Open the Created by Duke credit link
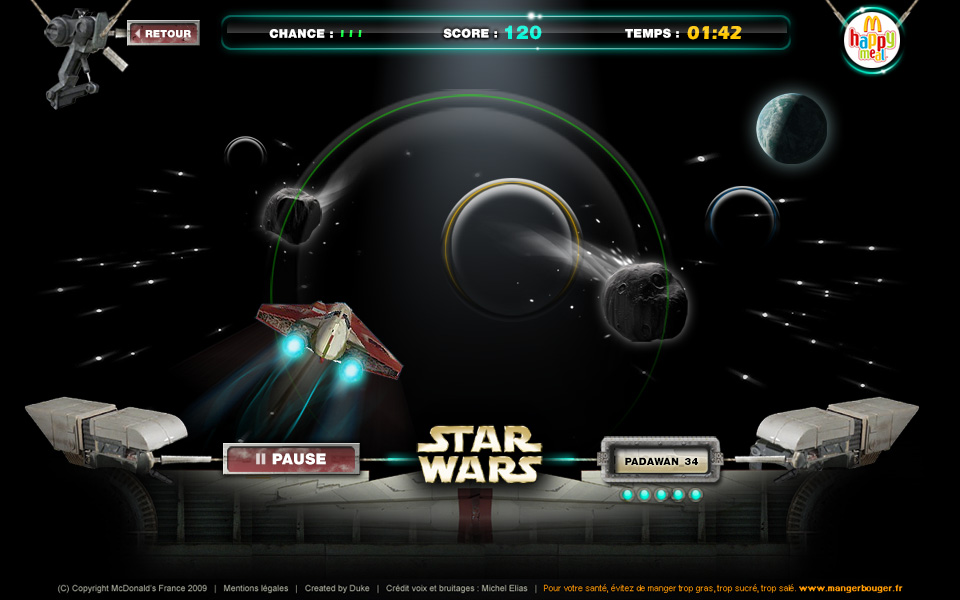 pos(337,588)
